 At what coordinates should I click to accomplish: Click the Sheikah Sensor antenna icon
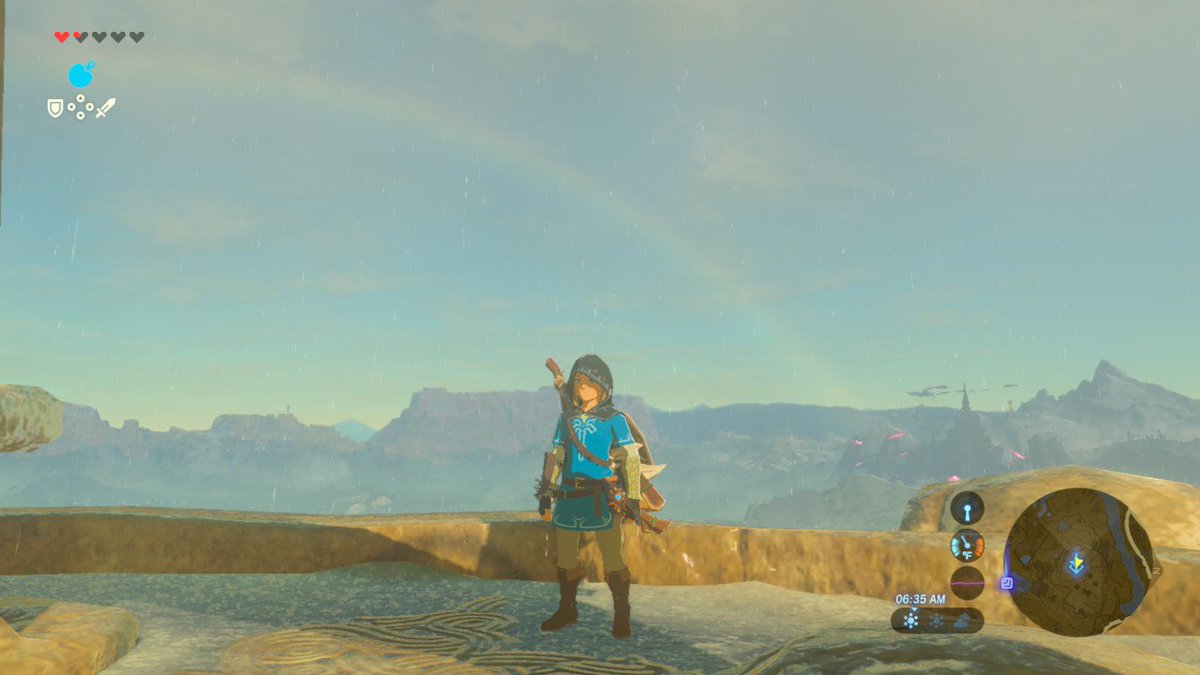pyautogui.click(x=967, y=508)
